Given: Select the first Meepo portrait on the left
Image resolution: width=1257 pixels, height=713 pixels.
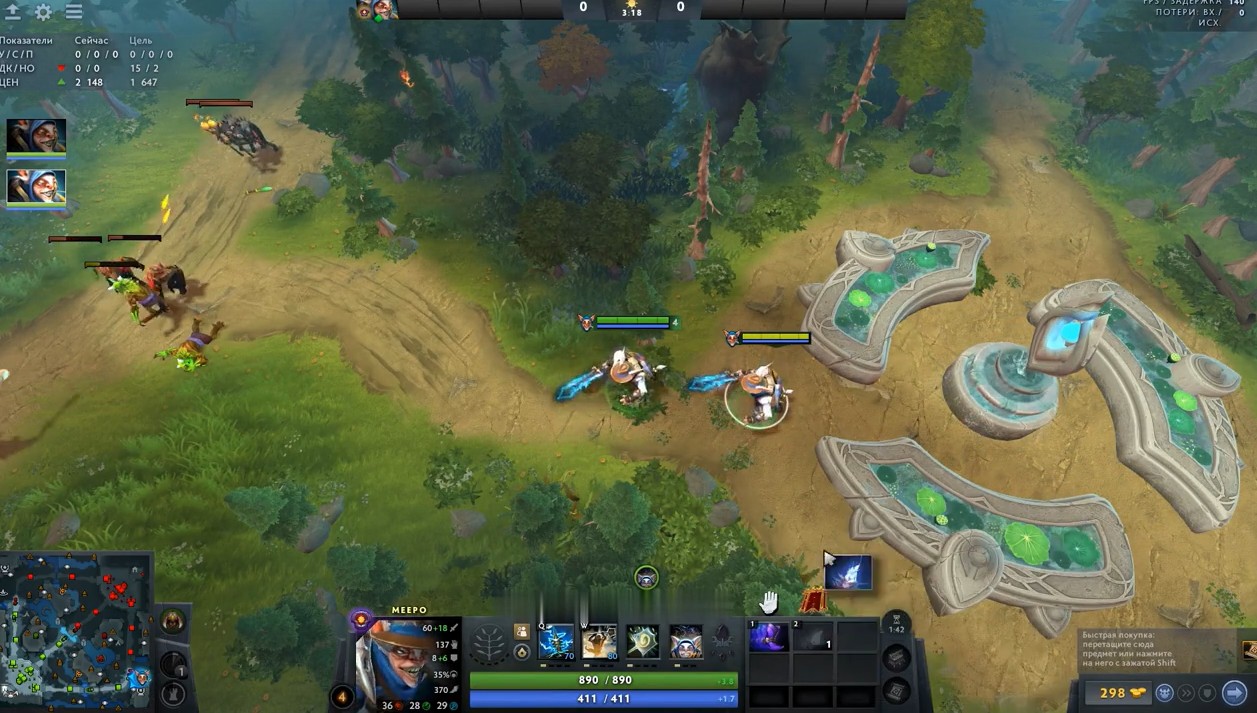Looking at the screenshot, I should tap(36, 136).
